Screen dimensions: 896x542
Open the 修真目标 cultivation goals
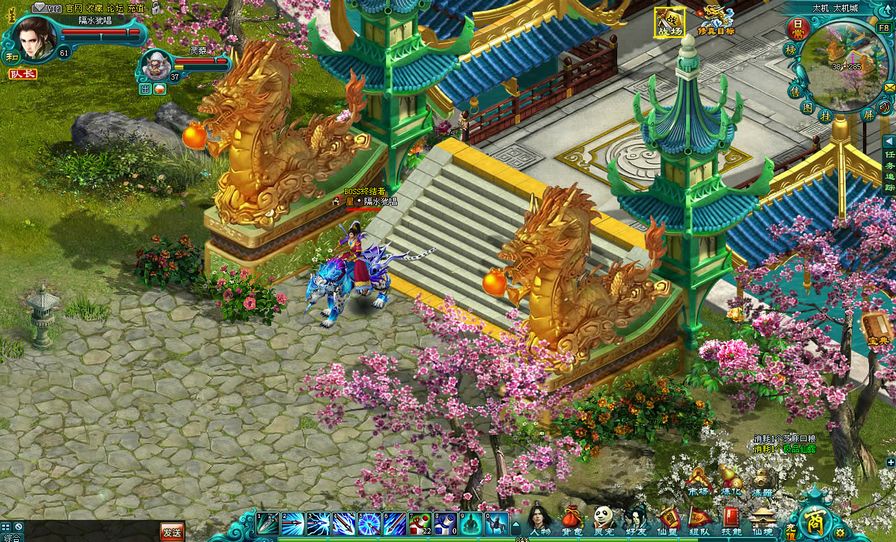[716, 24]
